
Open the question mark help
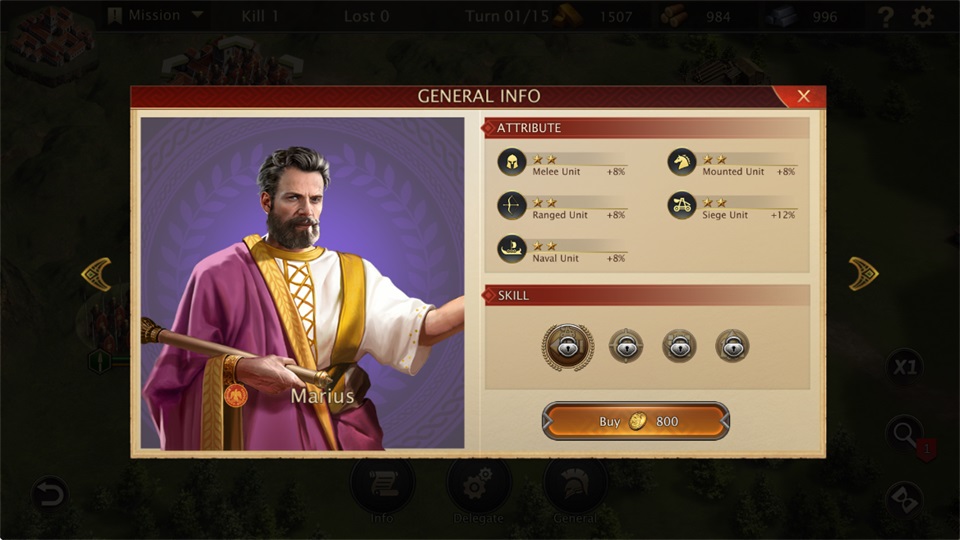click(885, 17)
